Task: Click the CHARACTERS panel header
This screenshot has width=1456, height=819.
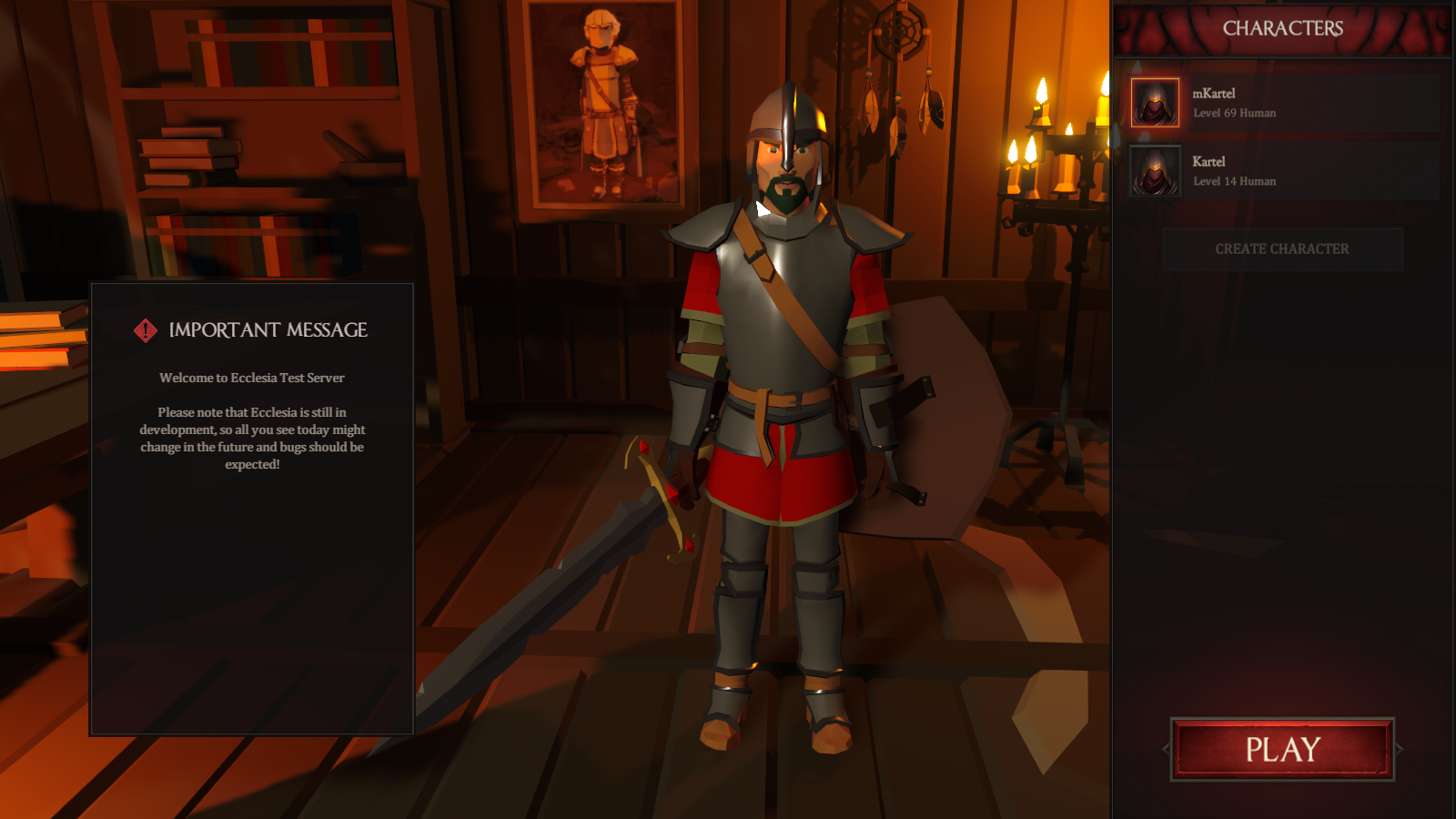Action: tap(1283, 28)
